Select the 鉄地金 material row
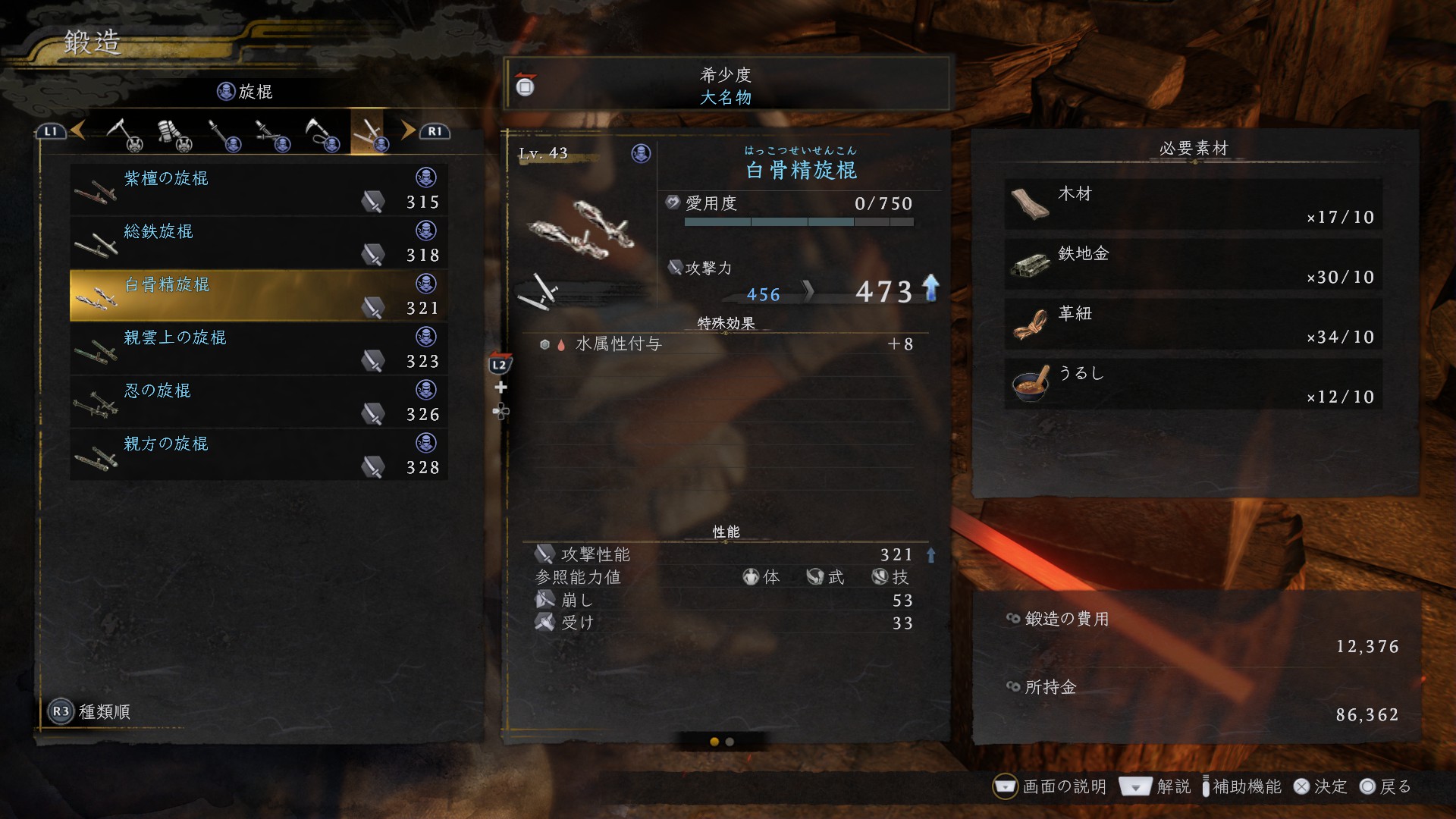Screen dimensions: 1456x819 (x=1193, y=264)
